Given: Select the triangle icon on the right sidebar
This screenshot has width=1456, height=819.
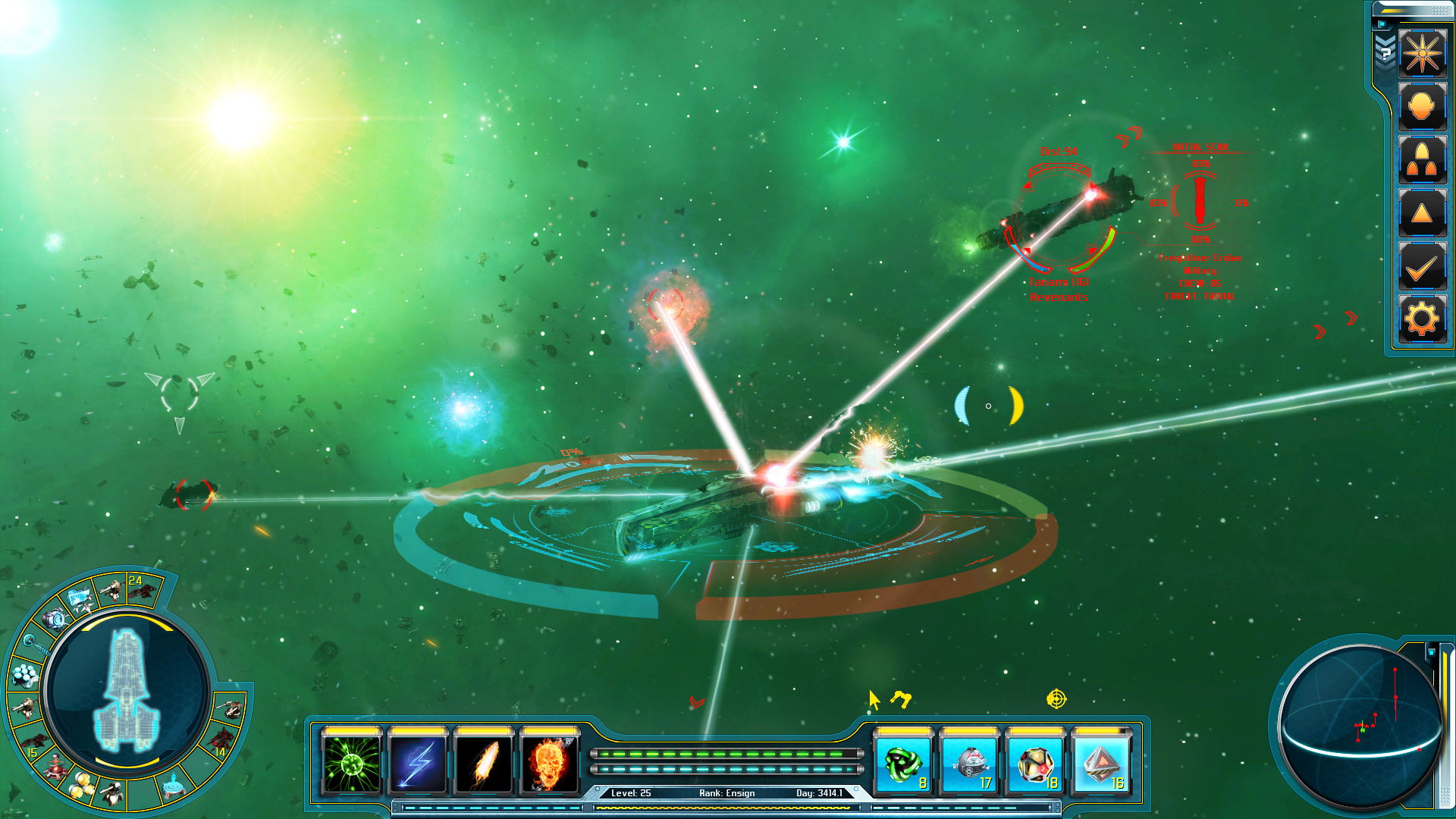Looking at the screenshot, I should pos(1423,212).
